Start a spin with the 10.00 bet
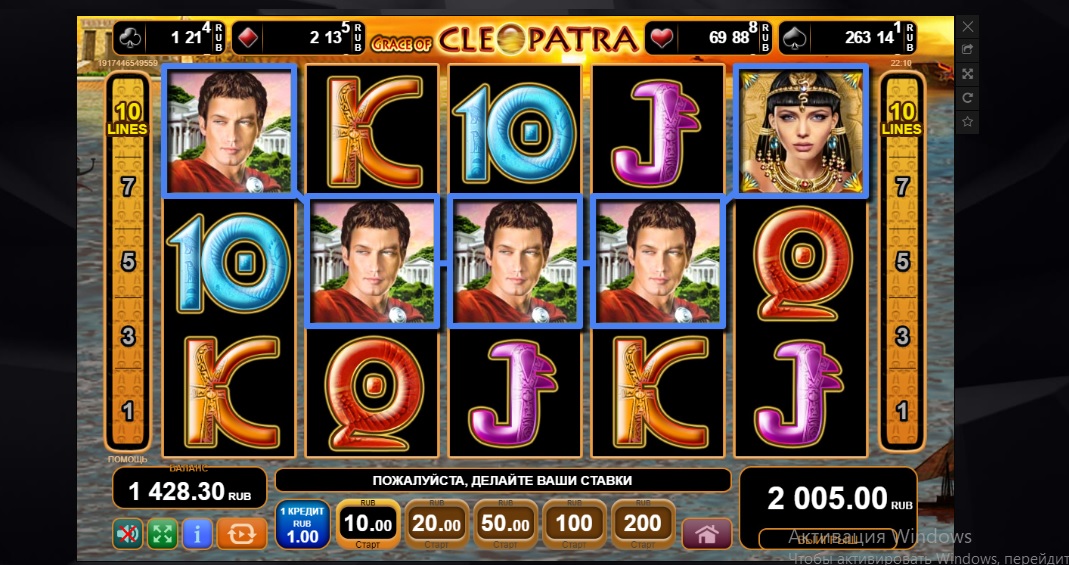The width and height of the screenshot is (1069, 565). tap(367, 525)
